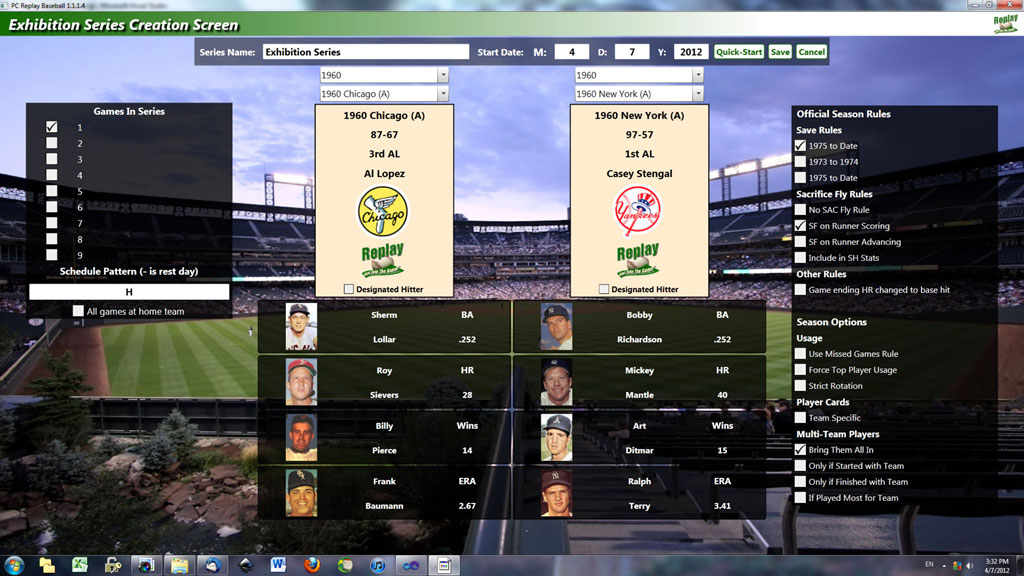Enable All games at home team
This screenshot has height=576, width=1024.
point(78,311)
